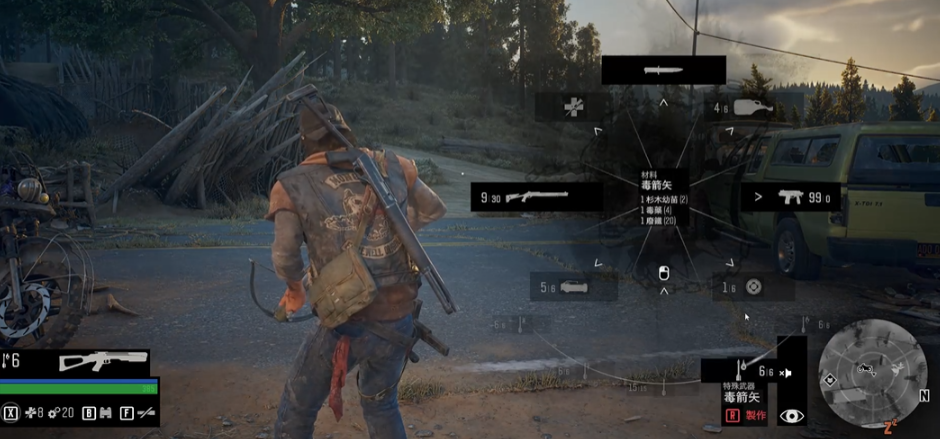Viewport: 940px width, 439px height.
Task: Select the highlighted poison bolt ammo
Action: coord(740,372)
